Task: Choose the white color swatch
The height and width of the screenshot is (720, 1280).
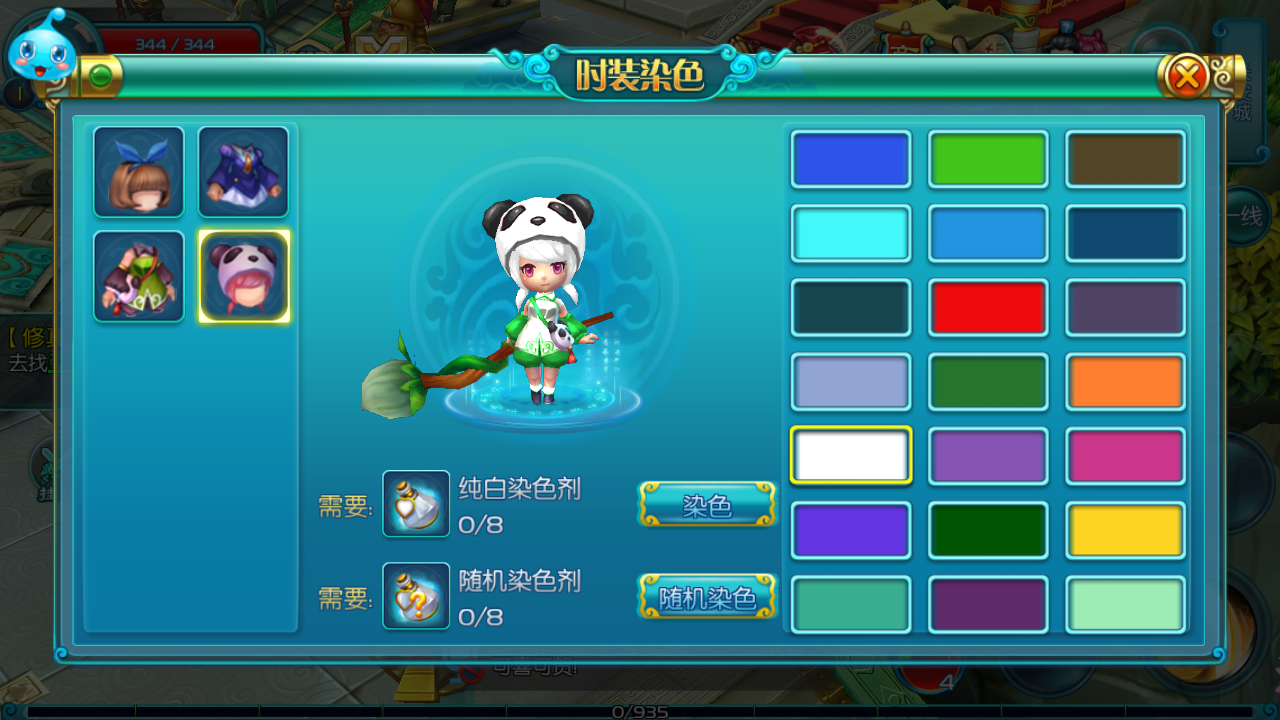Action: point(851,455)
